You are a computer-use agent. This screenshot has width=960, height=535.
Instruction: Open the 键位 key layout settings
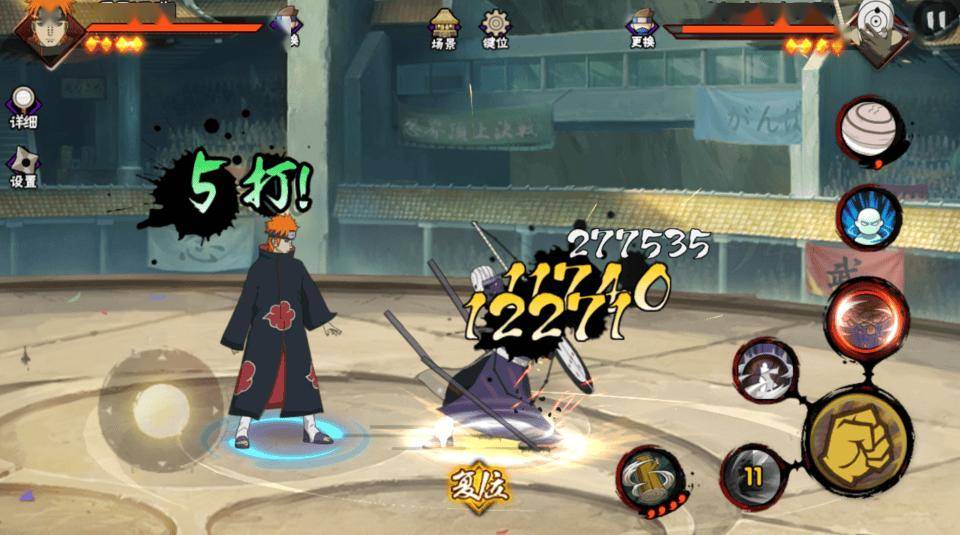click(495, 28)
